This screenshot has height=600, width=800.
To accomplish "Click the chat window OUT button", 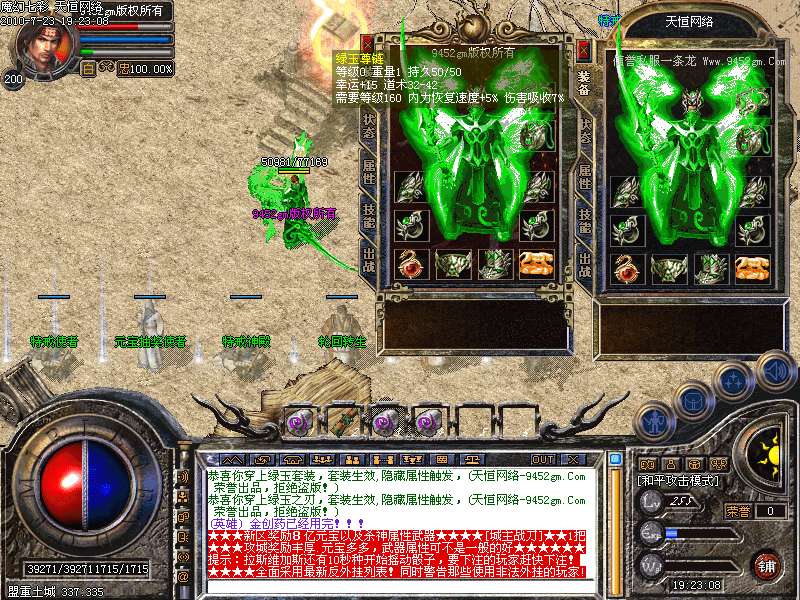I will 544,460.
